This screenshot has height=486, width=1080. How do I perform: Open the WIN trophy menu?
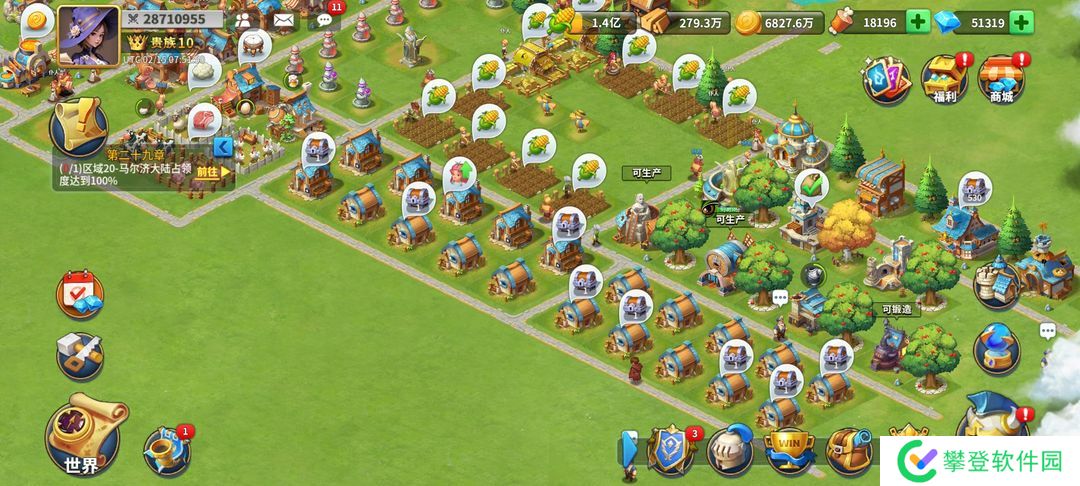tap(788, 450)
